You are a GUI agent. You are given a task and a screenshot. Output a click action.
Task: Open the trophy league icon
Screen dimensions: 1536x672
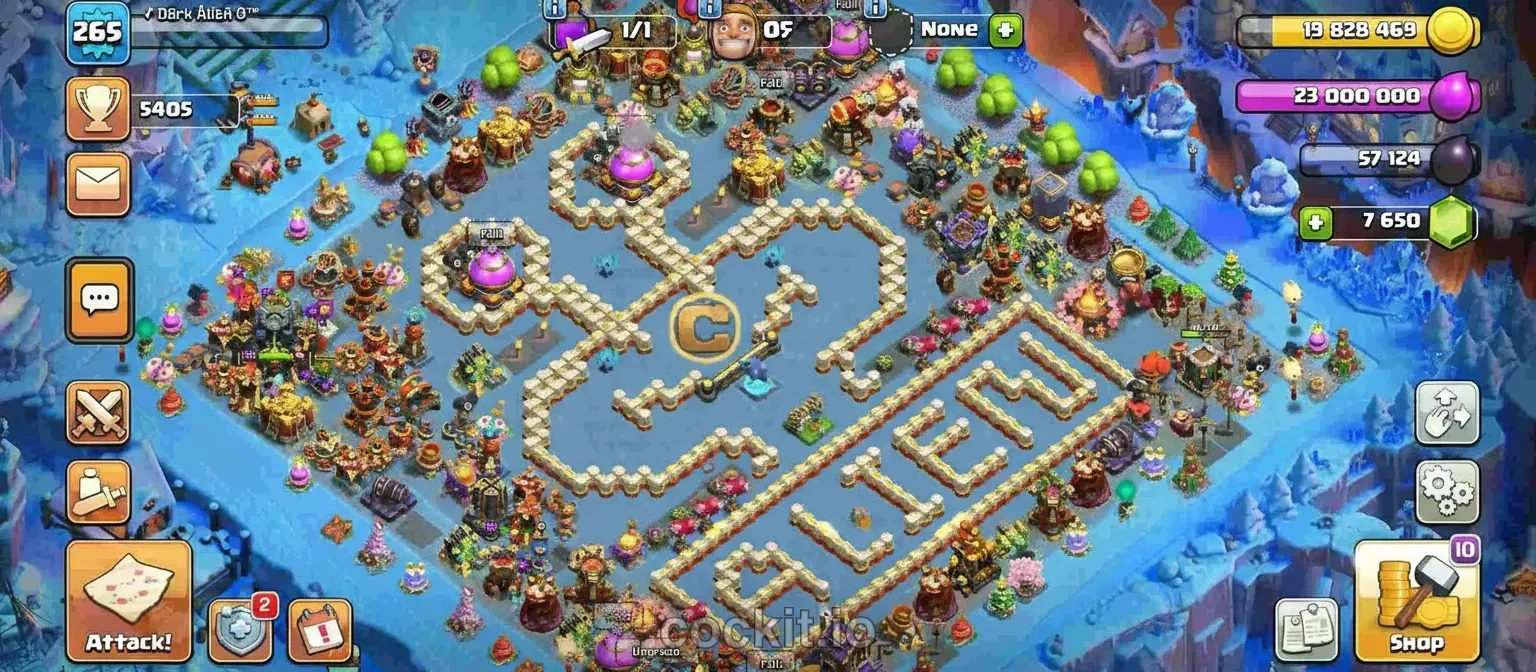tap(98, 108)
